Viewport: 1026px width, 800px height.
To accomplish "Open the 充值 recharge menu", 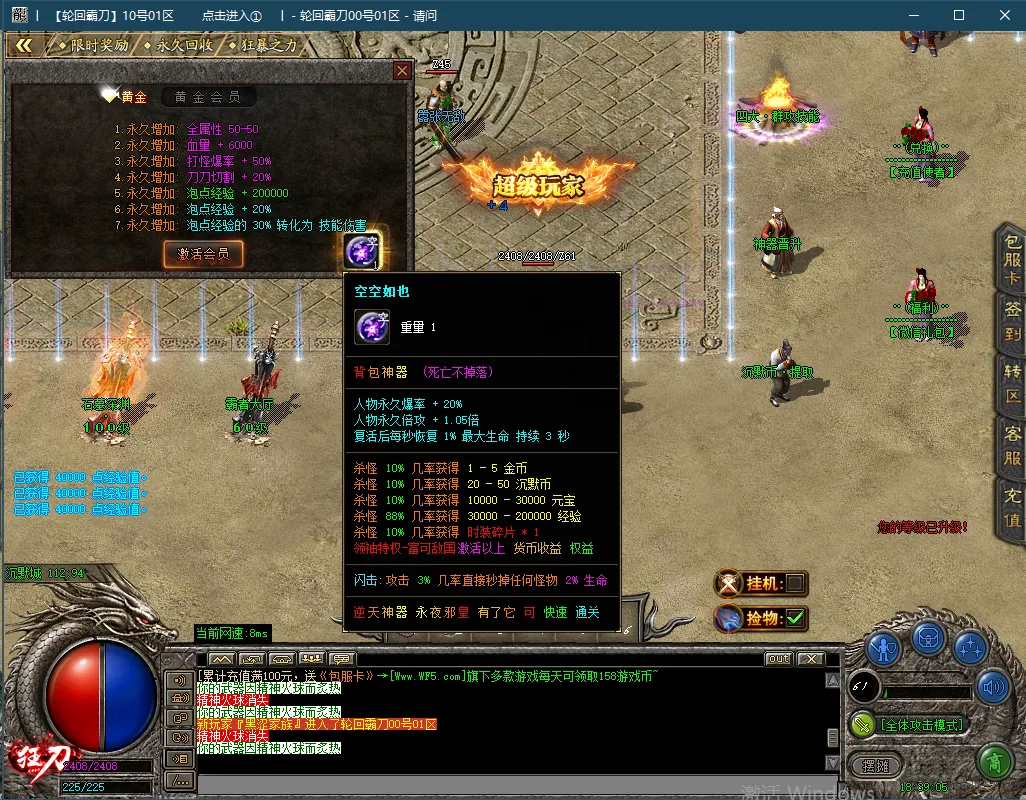I will point(1012,507).
